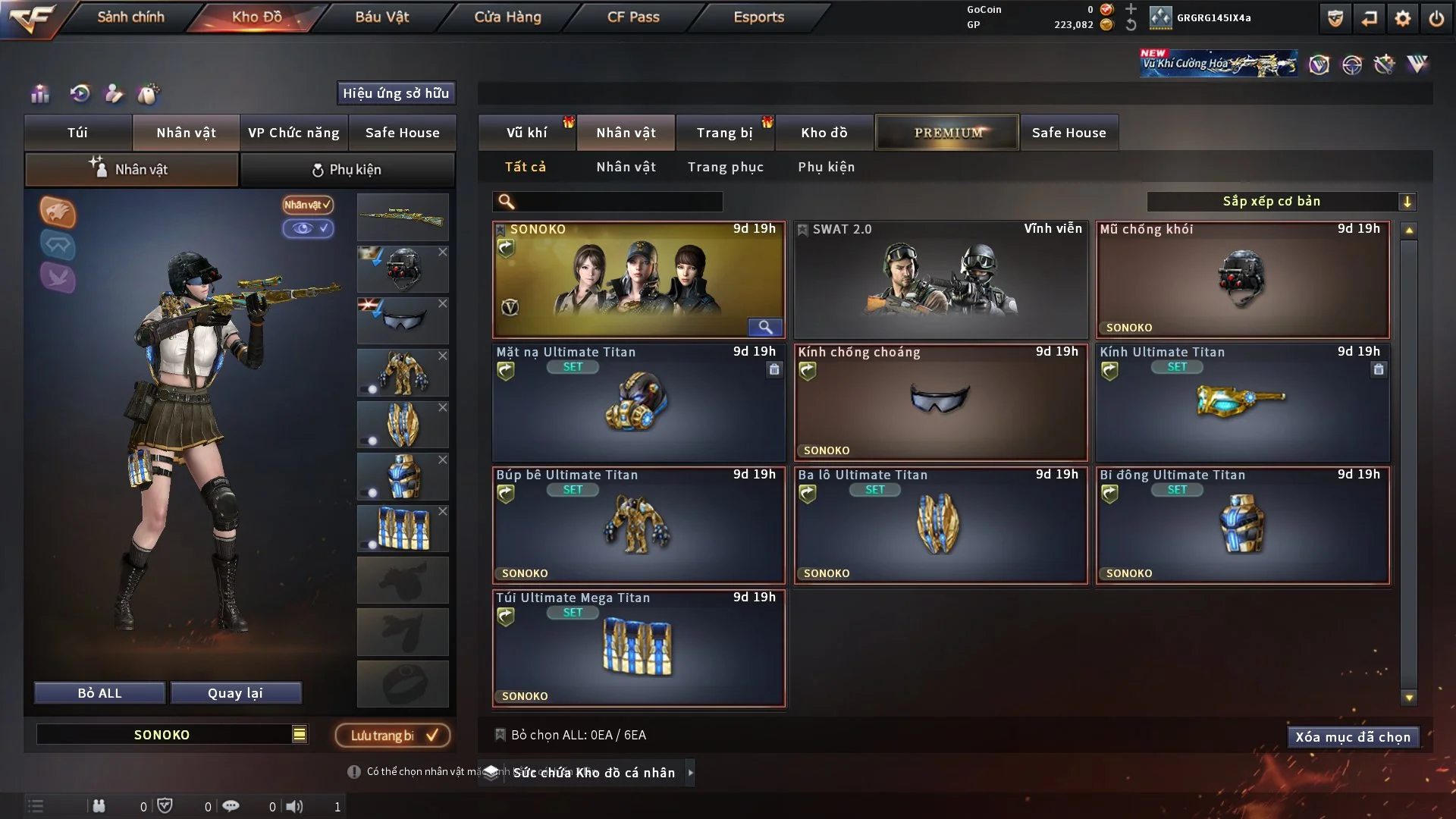Toggle the Nhân vật checkmark badge above model
The height and width of the screenshot is (819, 1456).
[306, 206]
